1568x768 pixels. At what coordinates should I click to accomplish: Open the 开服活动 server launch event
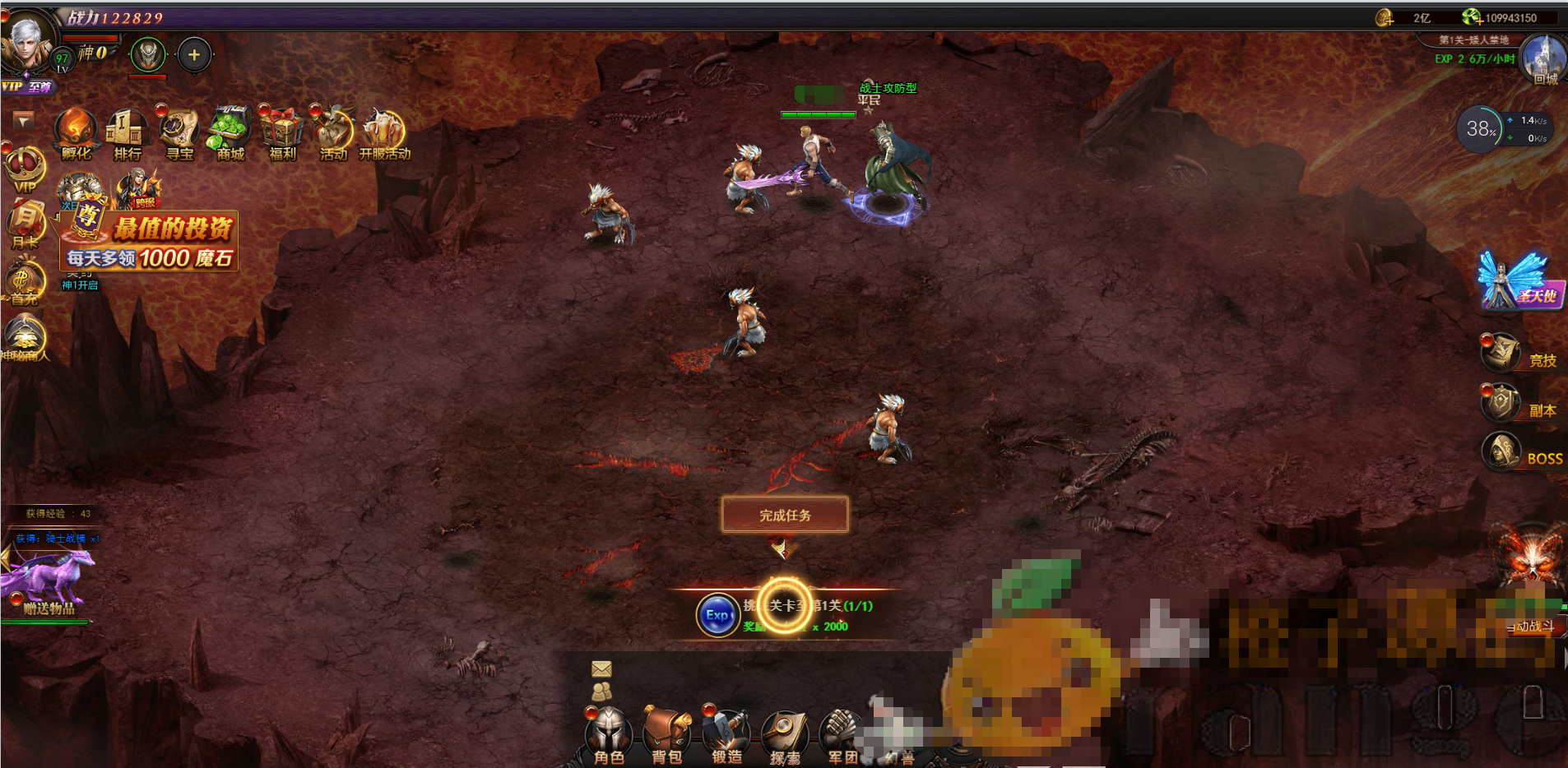(384, 134)
